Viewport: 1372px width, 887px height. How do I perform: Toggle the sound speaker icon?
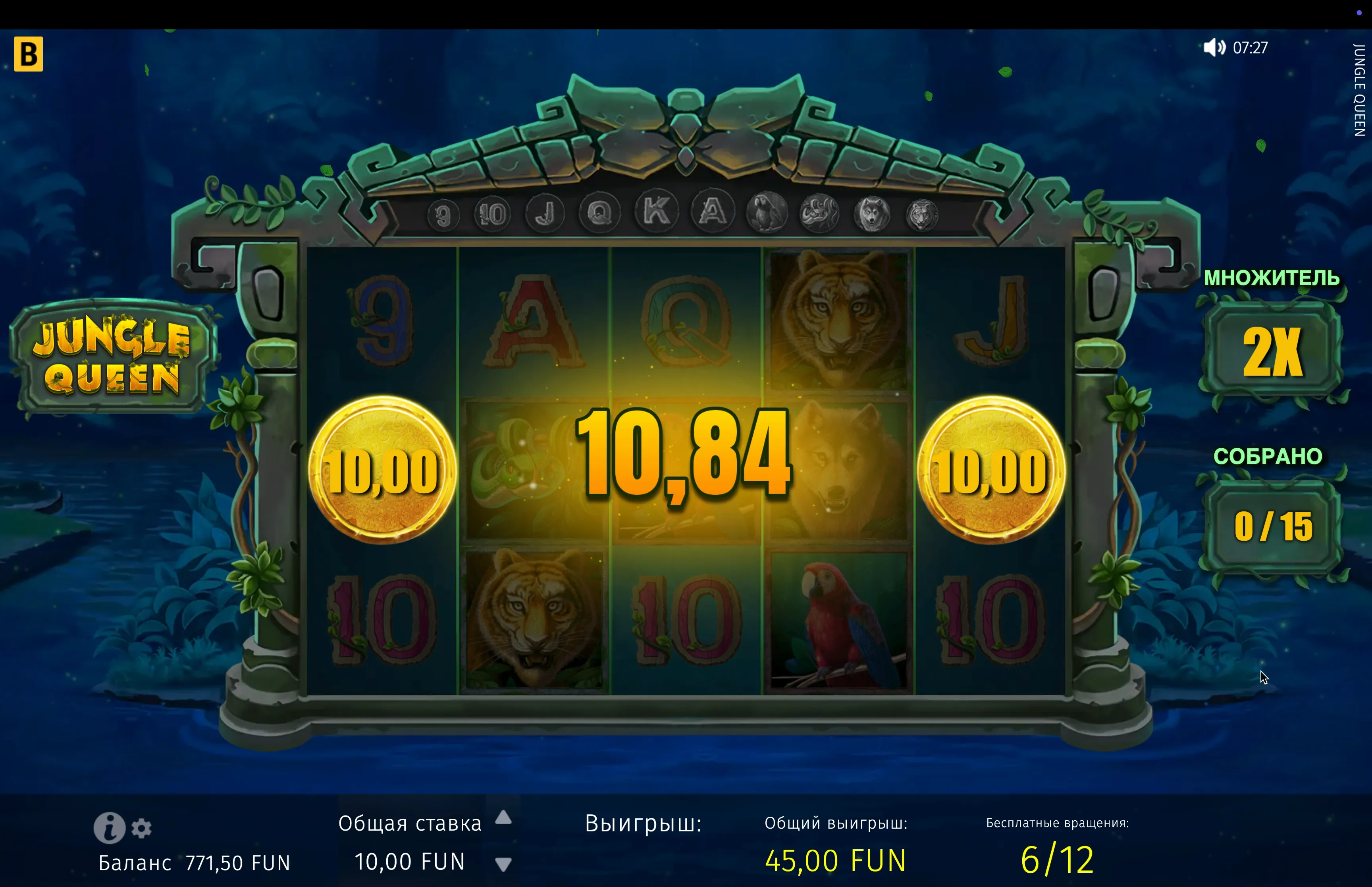pos(1214,48)
